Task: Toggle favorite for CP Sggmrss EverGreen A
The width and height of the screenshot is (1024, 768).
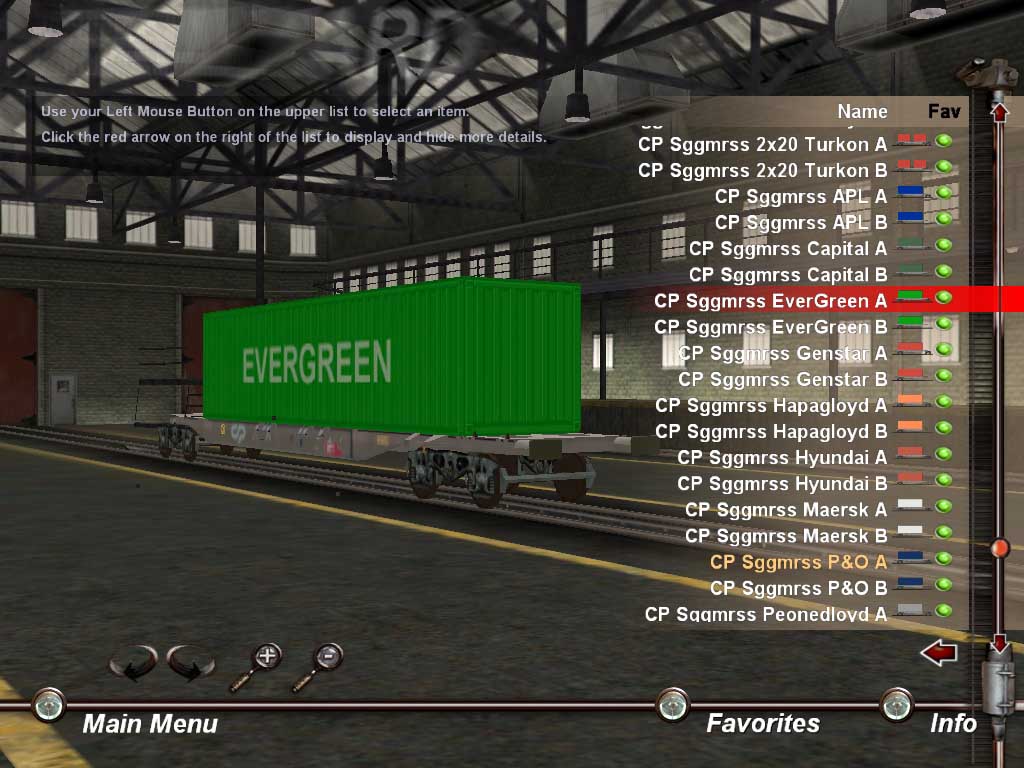Action: point(943,297)
